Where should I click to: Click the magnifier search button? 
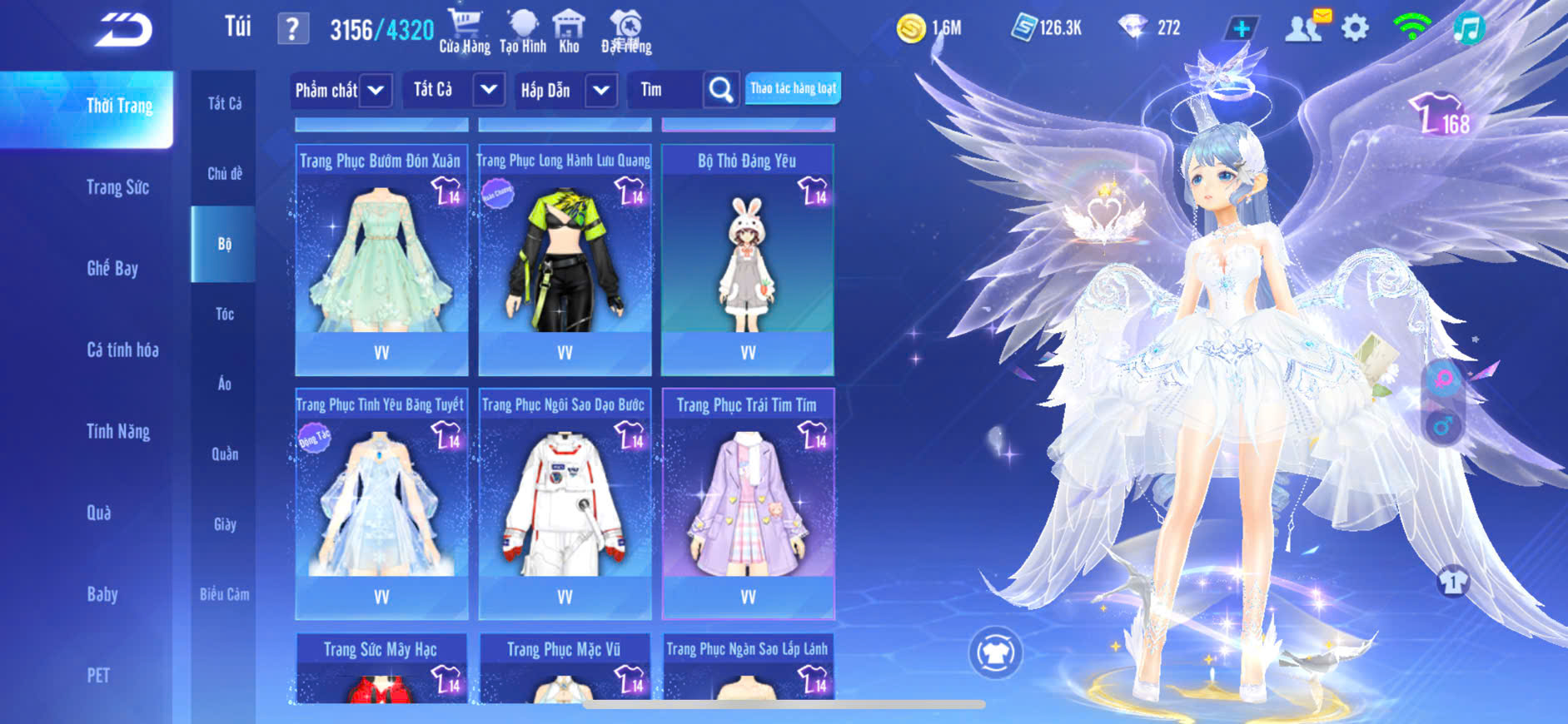[720, 90]
